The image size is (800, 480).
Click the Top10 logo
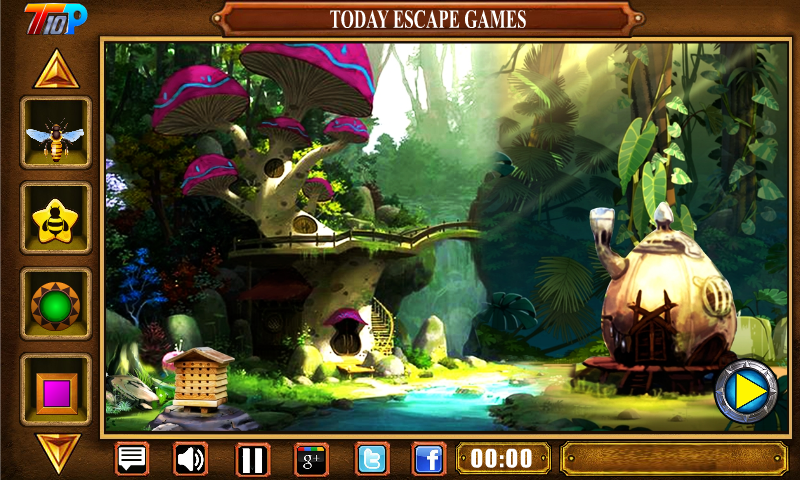point(56,17)
